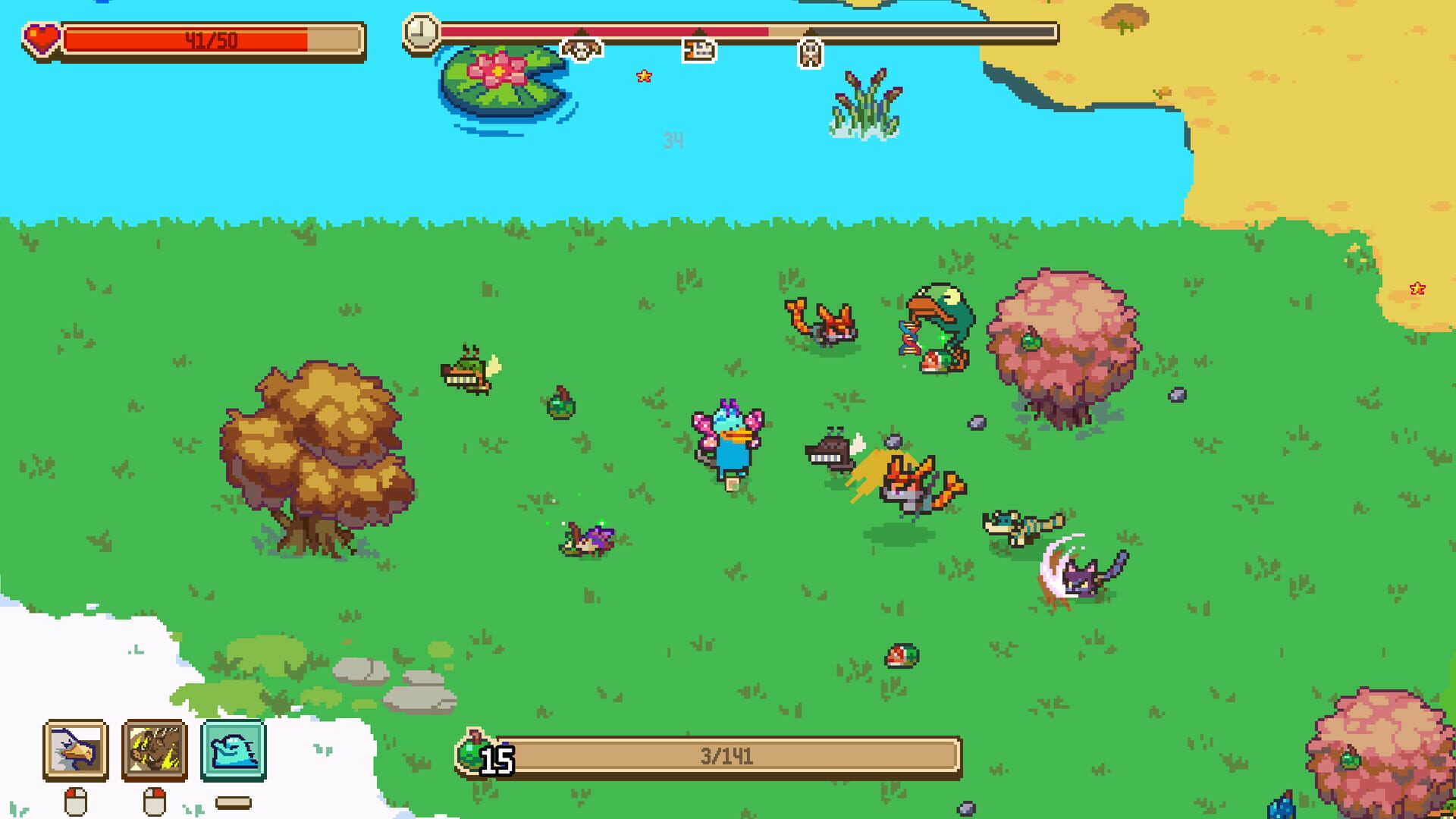Click the apple pickup on the grass
Screen dimensions: 1456x819
(x=902, y=654)
